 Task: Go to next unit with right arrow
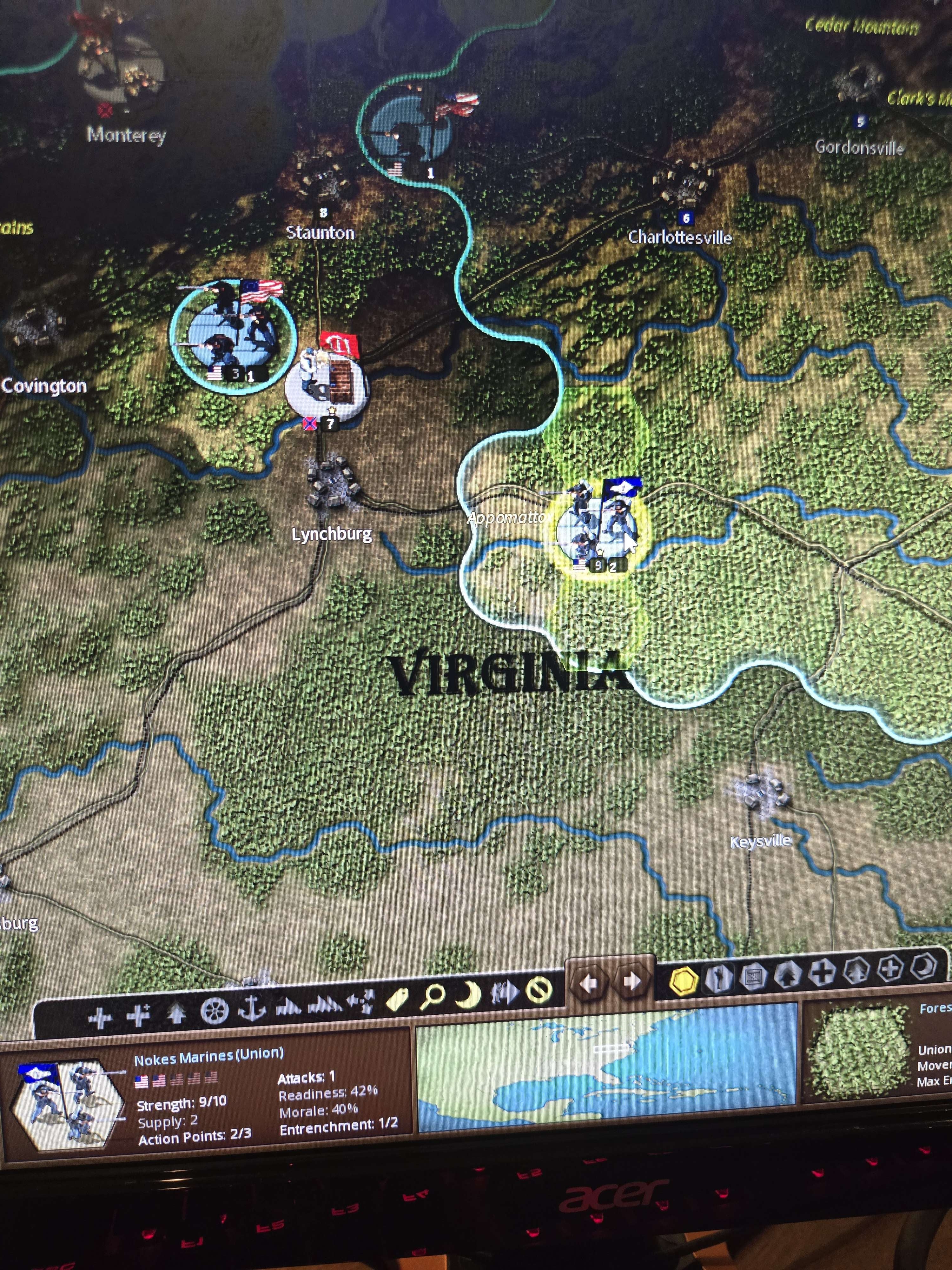(x=632, y=981)
